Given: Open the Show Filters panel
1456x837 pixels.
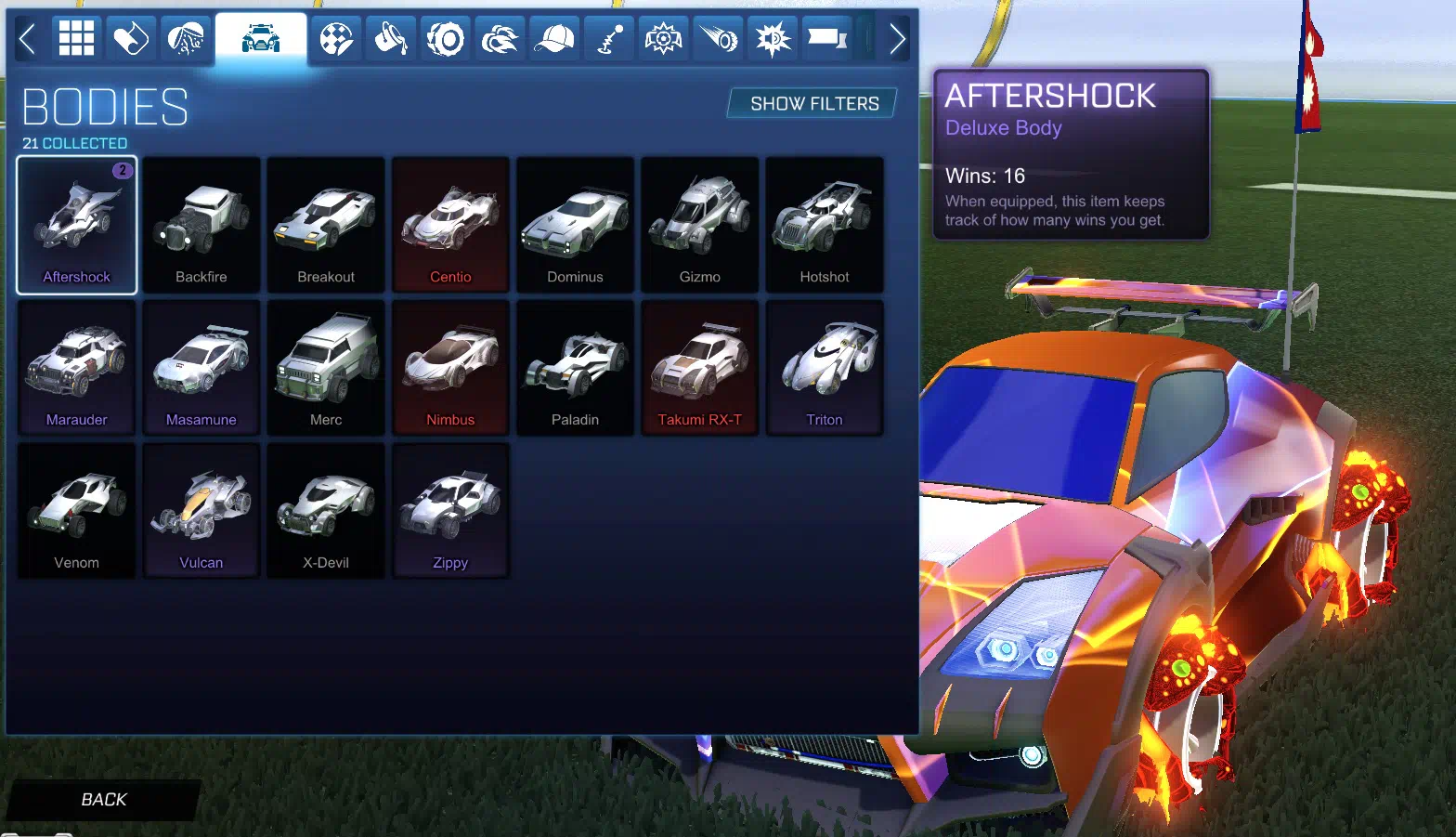Looking at the screenshot, I should coord(813,103).
